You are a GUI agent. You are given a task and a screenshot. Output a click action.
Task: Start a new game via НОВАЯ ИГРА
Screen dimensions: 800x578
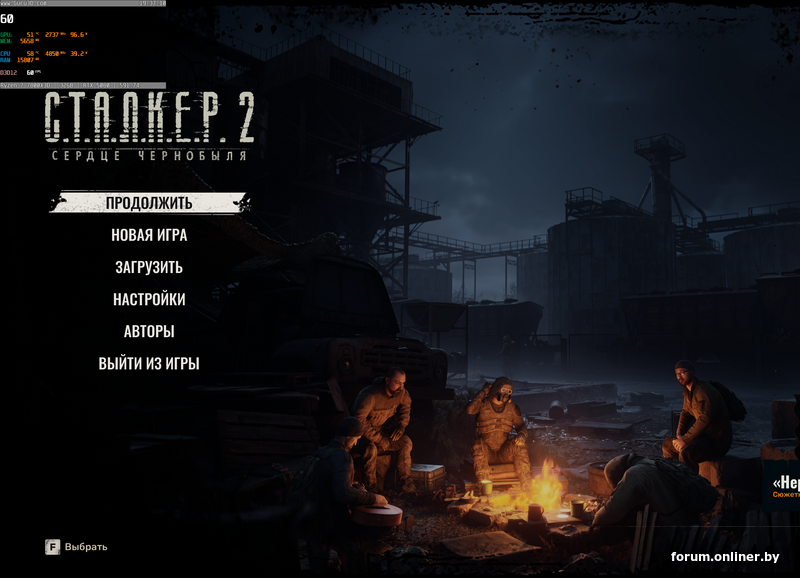(149, 235)
